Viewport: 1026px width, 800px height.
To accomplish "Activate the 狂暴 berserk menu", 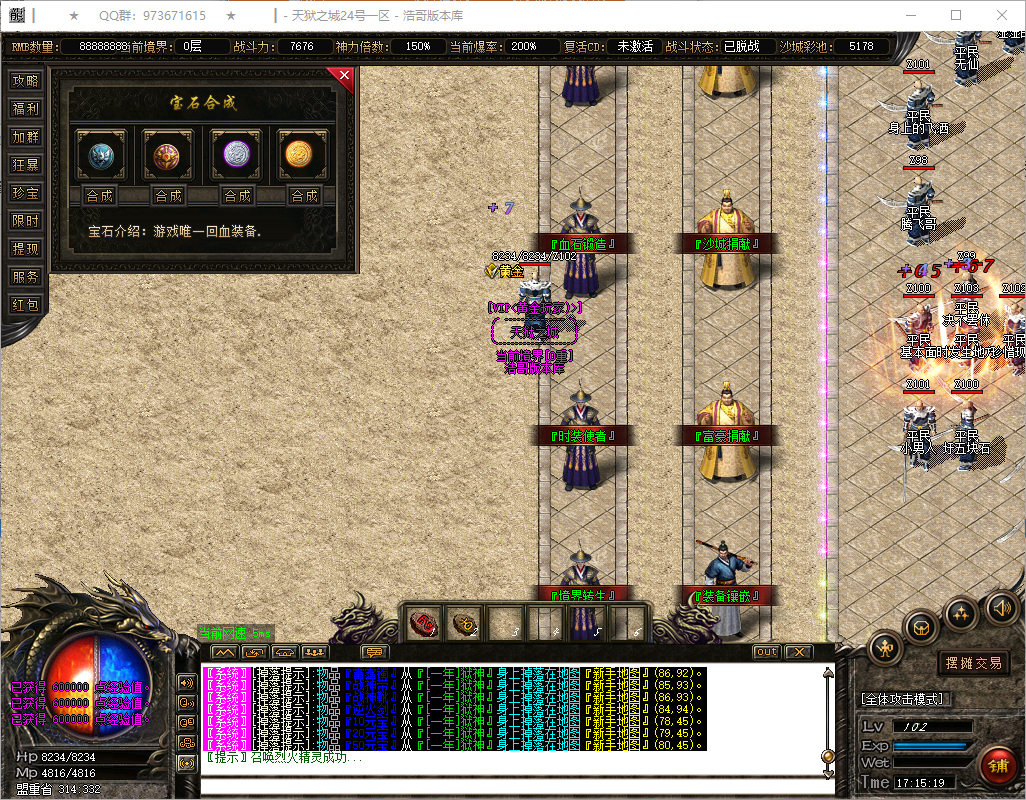I will point(25,165).
